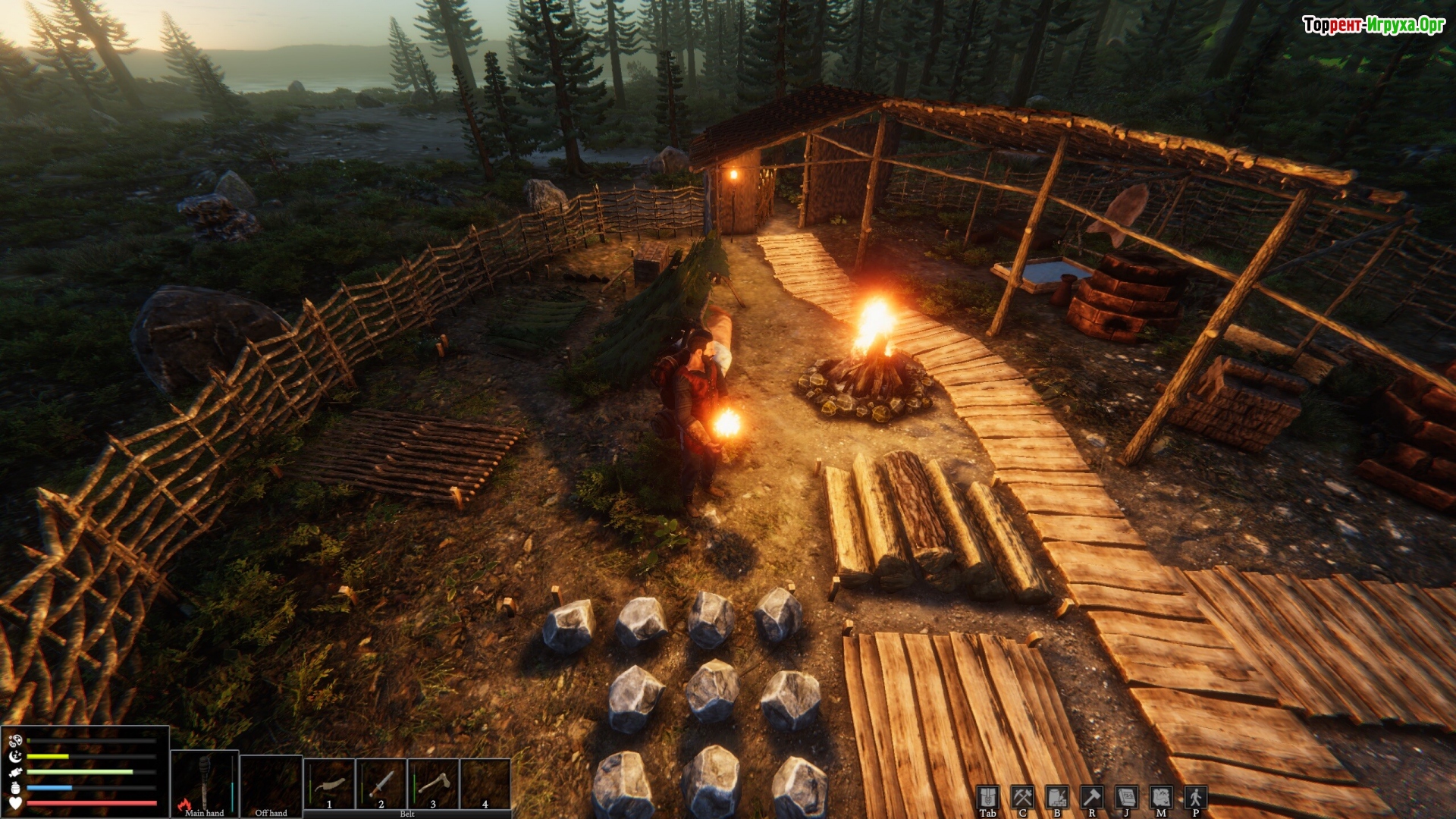
Task: Select the curved knife in belt slot 1
Action: point(329,784)
